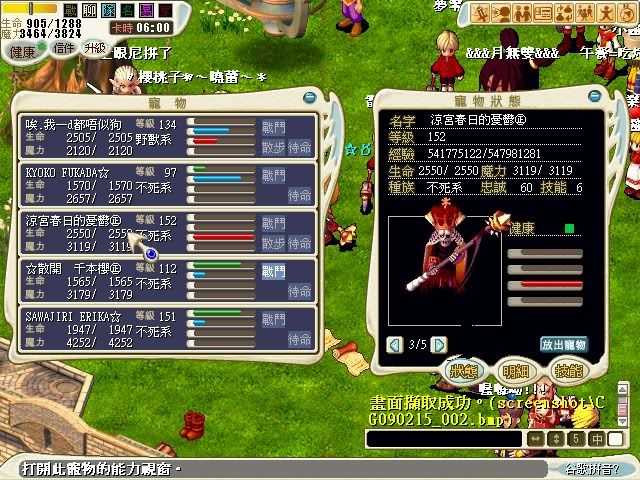
Task: Set 待命 for SAWAJIRI ERIKA pet
Action: [x=300, y=338]
